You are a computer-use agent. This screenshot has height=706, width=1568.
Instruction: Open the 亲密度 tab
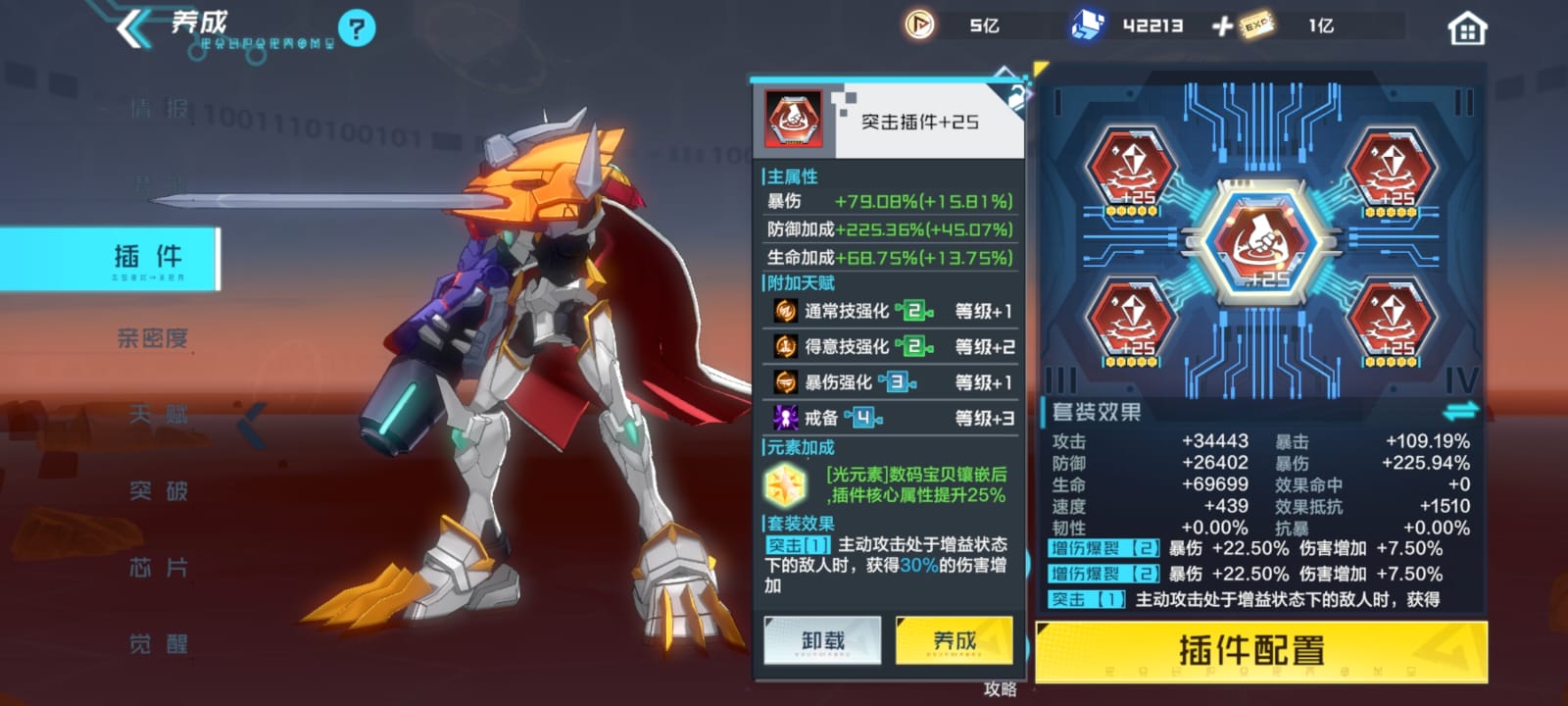click(152, 338)
